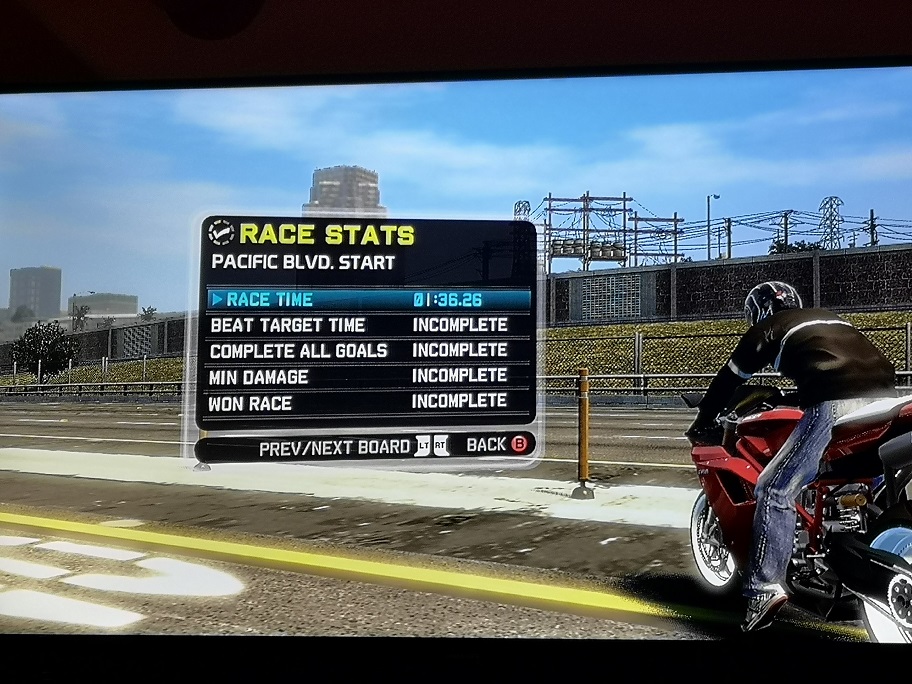Select the Won Race row

tap(368, 402)
